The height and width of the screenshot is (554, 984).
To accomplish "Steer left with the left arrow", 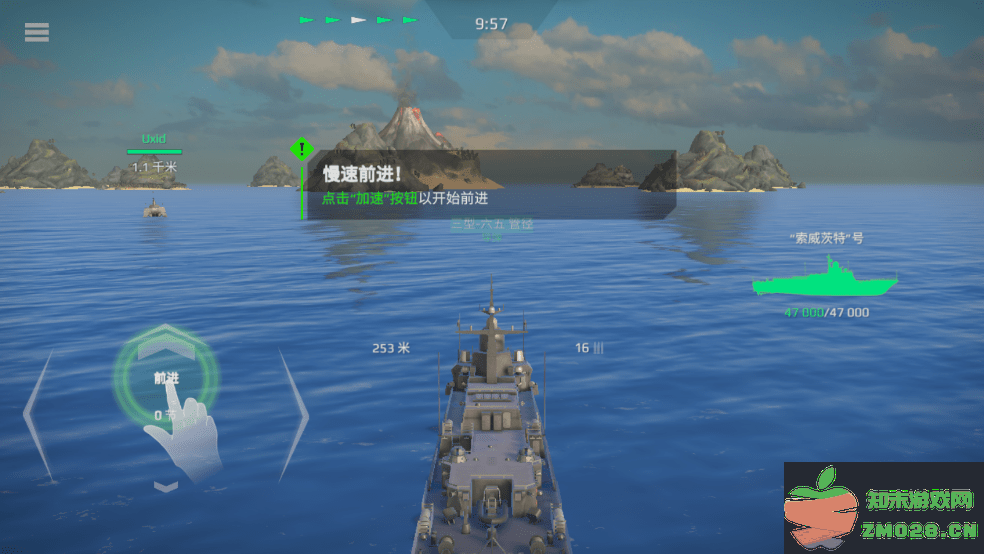I will coord(38,414).
